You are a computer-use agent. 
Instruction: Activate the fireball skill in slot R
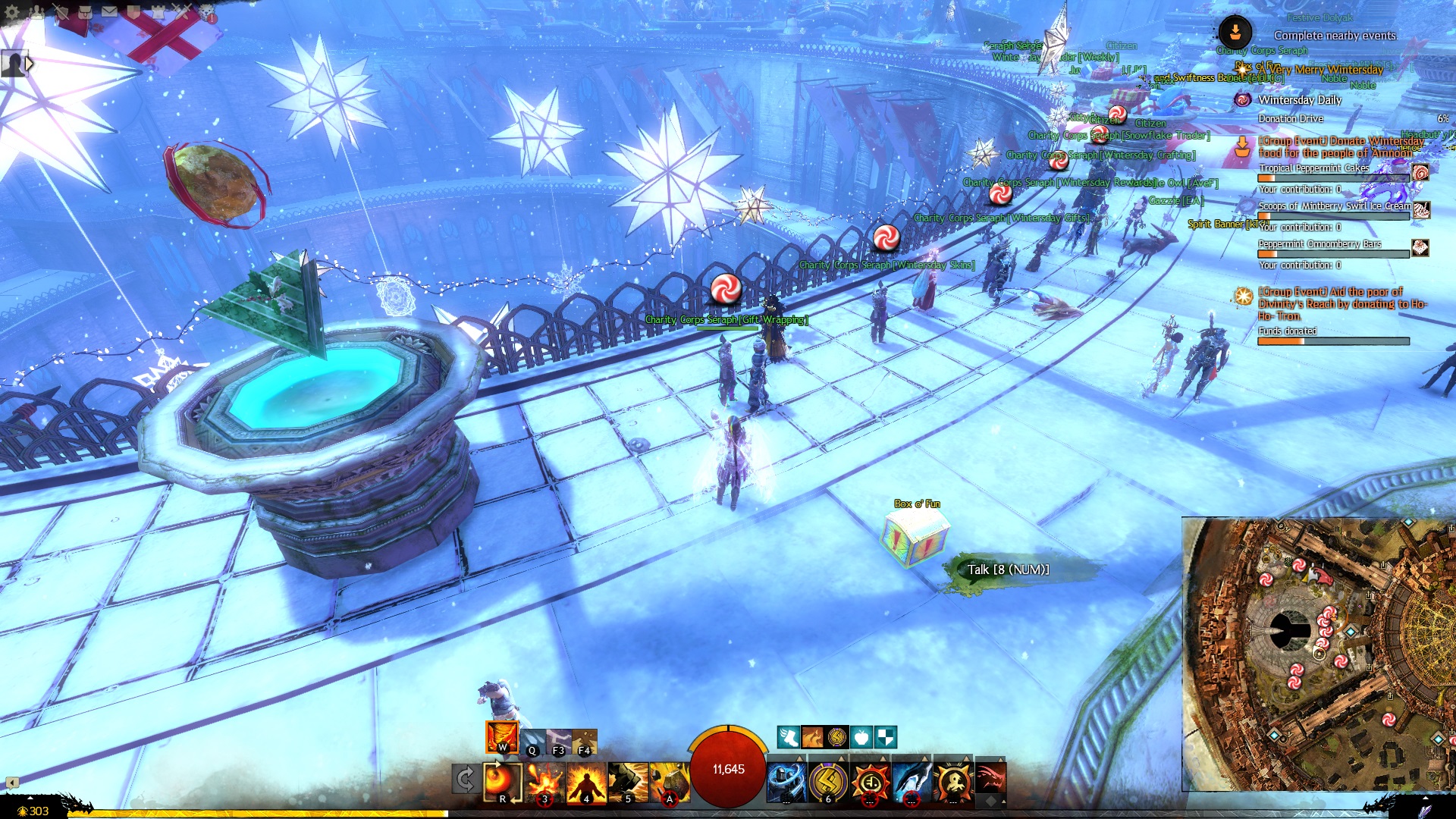pyautogui.click(x=502, y=781)
